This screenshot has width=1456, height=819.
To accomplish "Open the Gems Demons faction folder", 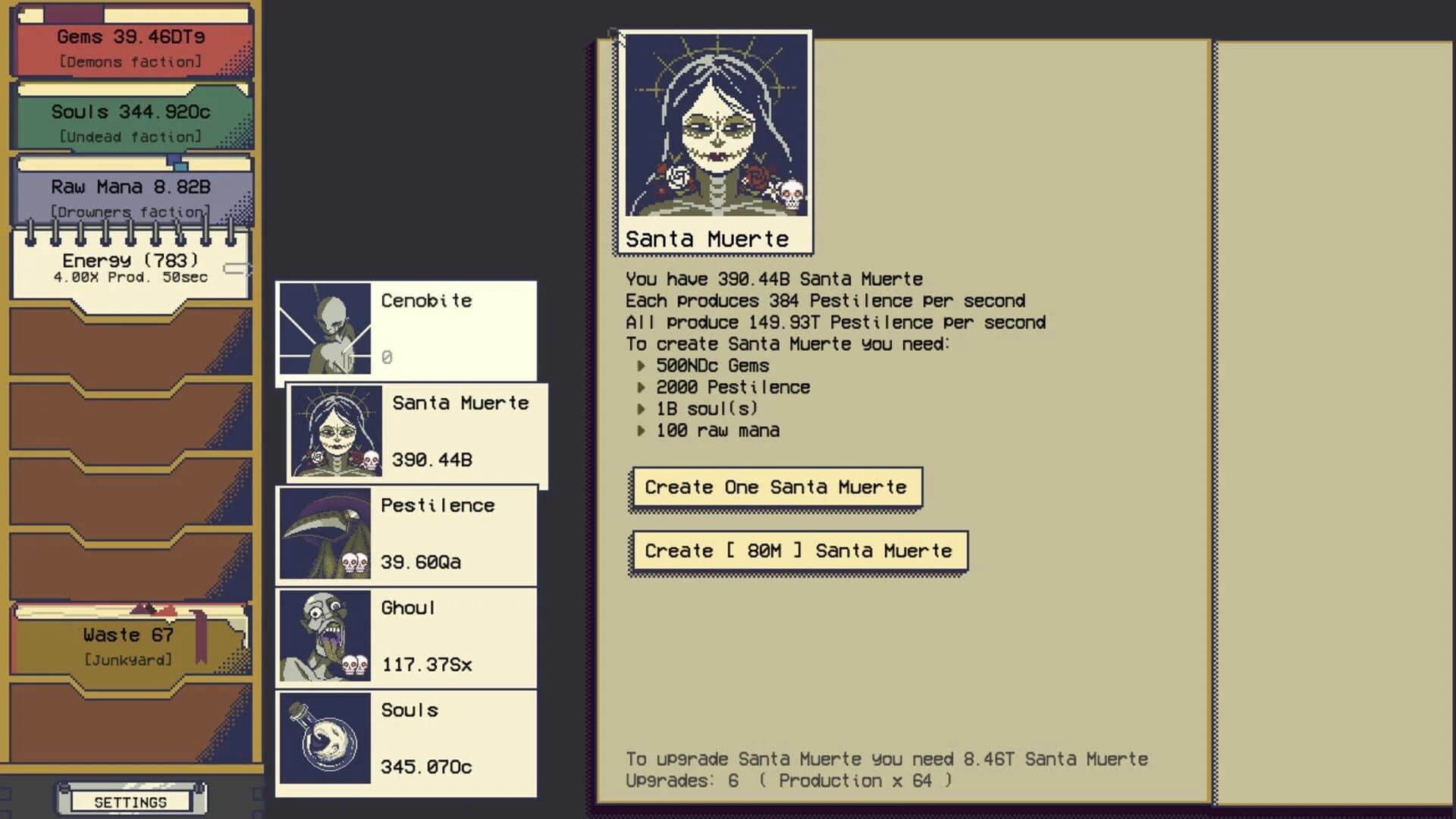I will pyautogui.click(x=129, y=45).
